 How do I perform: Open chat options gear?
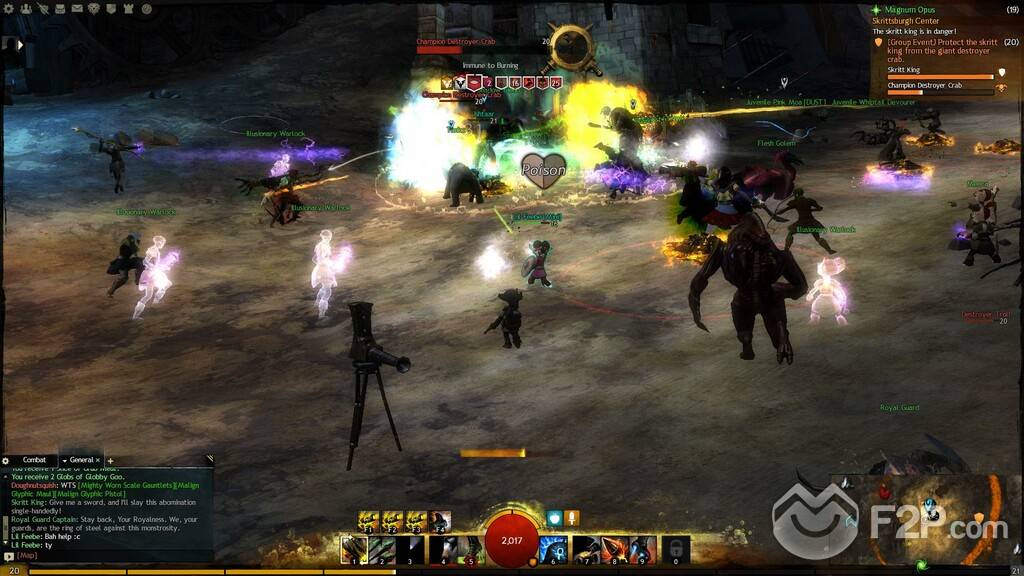[x=6, y=460]
